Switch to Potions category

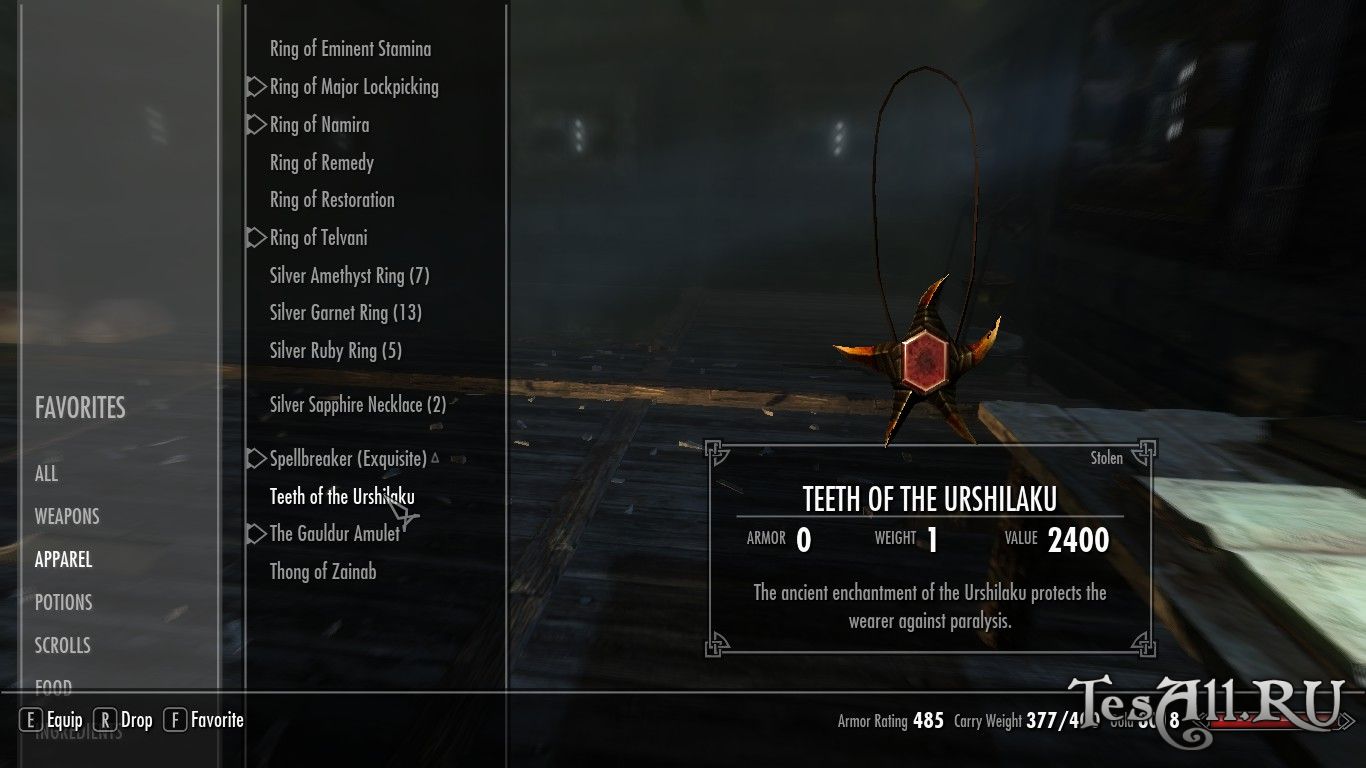click(63, 603)
